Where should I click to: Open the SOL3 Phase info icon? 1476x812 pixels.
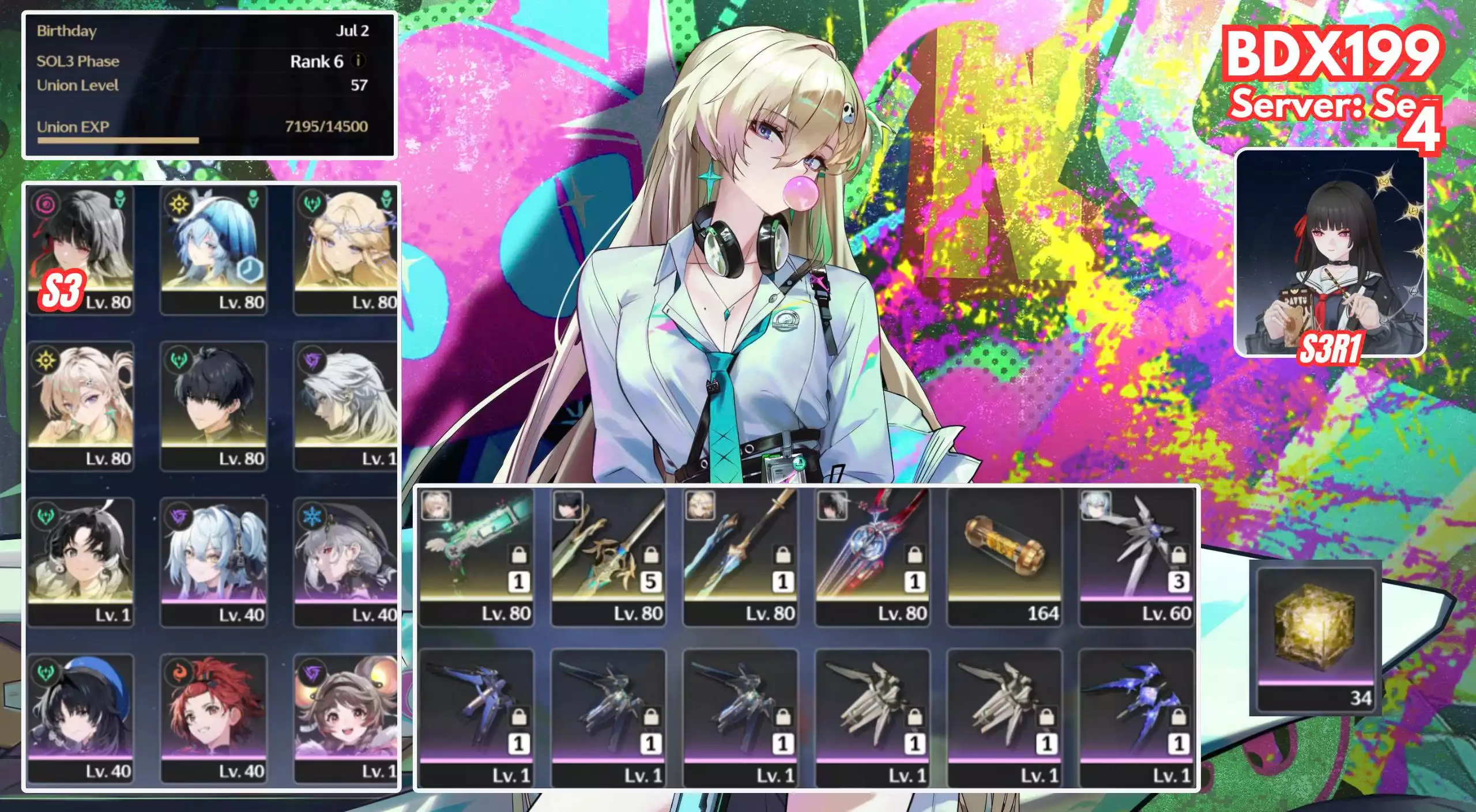tap(359, 61)
